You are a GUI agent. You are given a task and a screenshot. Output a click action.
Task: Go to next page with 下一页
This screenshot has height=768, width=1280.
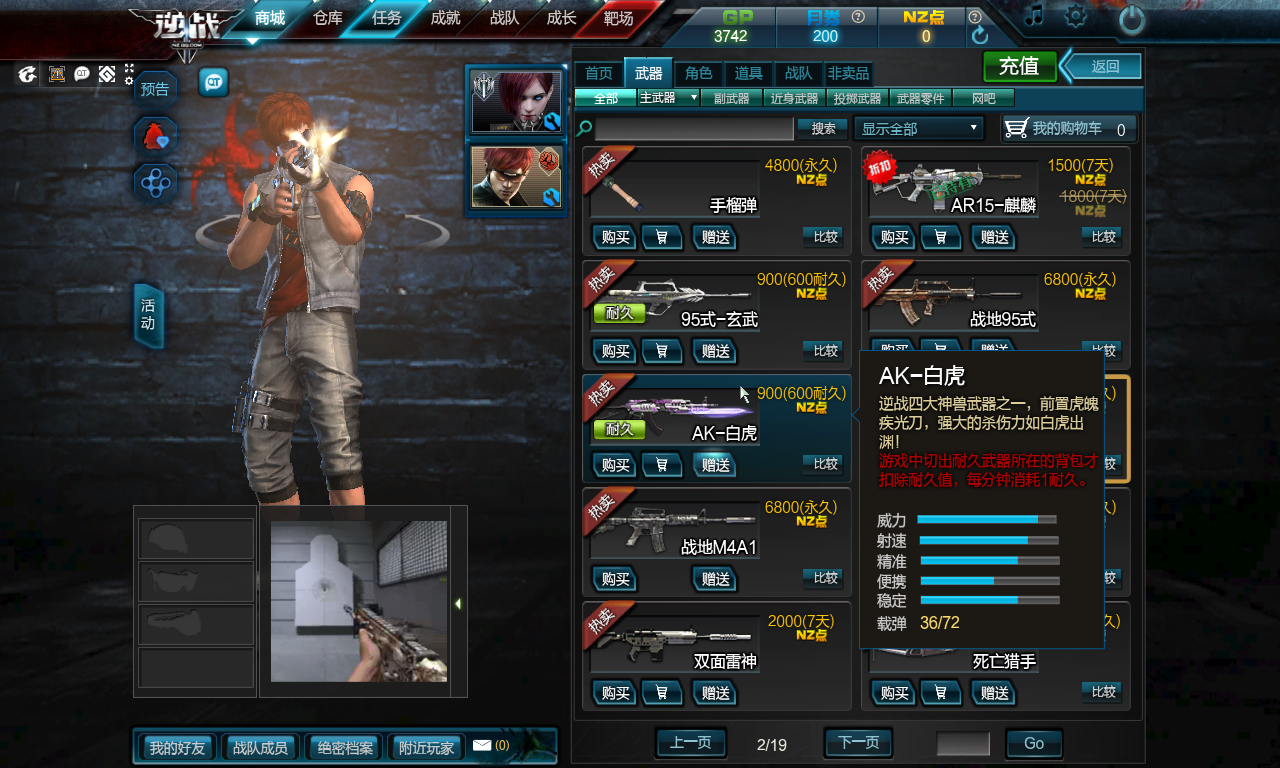pos(858,743)
